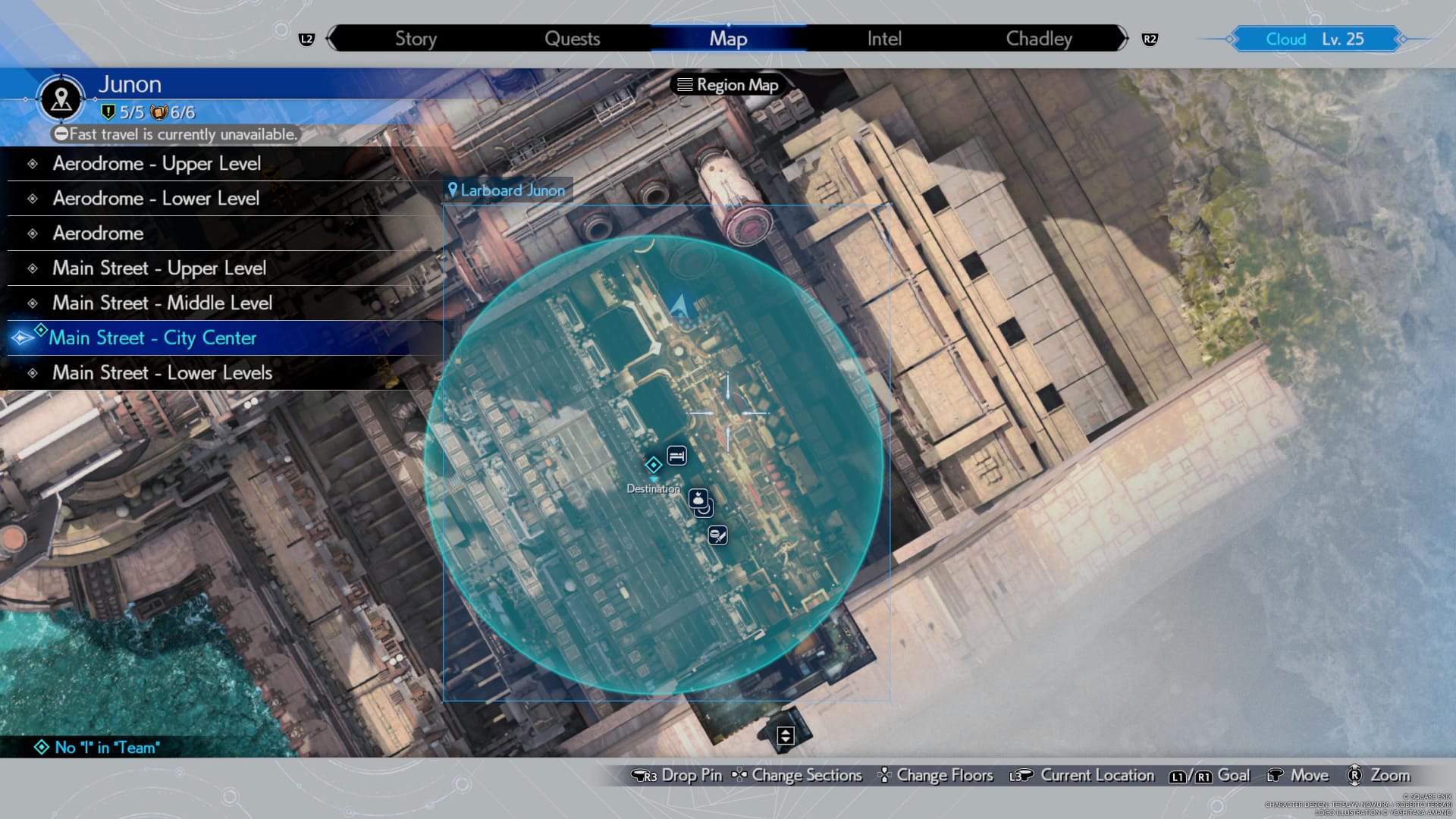Screen dimensions: 1456x819
Task: Select Main Street - City Center from the list
Action: [x=153, y=338]
